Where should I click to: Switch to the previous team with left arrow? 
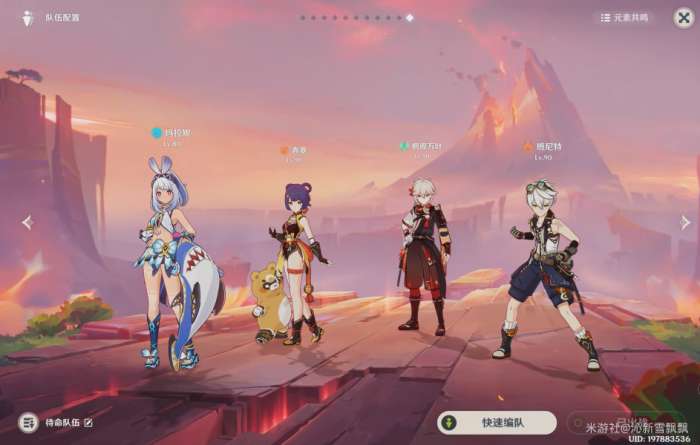[x=27, y=222]
